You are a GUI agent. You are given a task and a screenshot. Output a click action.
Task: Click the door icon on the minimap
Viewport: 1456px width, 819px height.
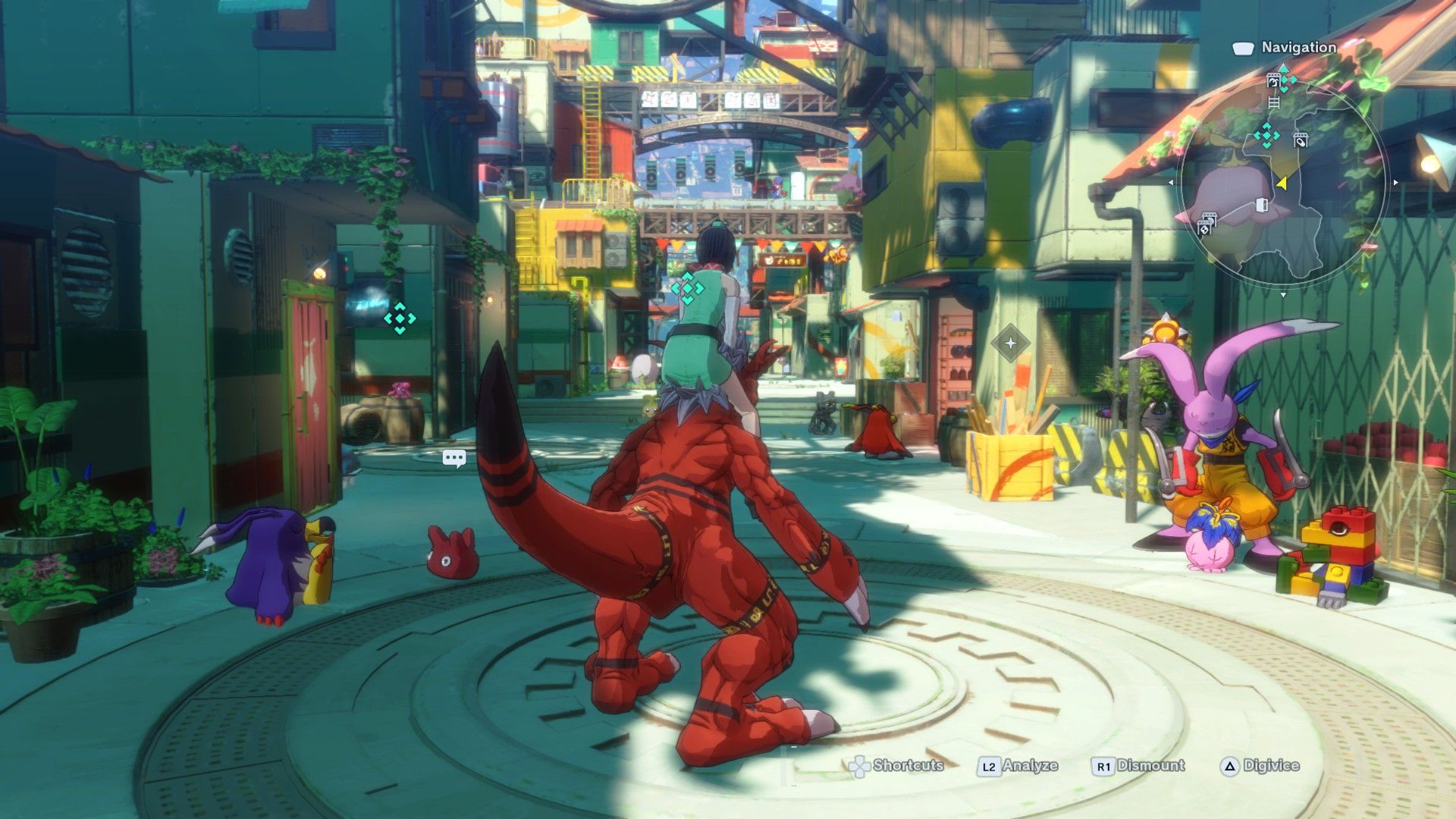(1262, 205)
